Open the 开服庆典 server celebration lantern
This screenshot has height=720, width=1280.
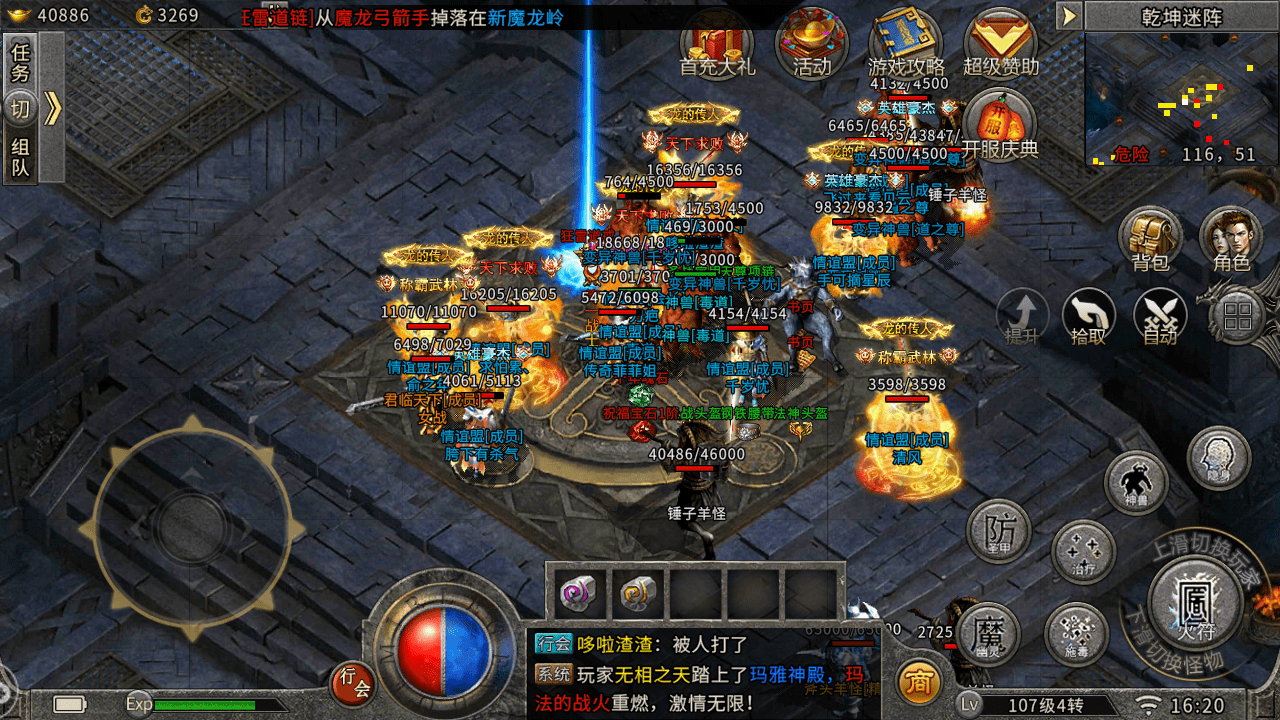coord(1000,125)
